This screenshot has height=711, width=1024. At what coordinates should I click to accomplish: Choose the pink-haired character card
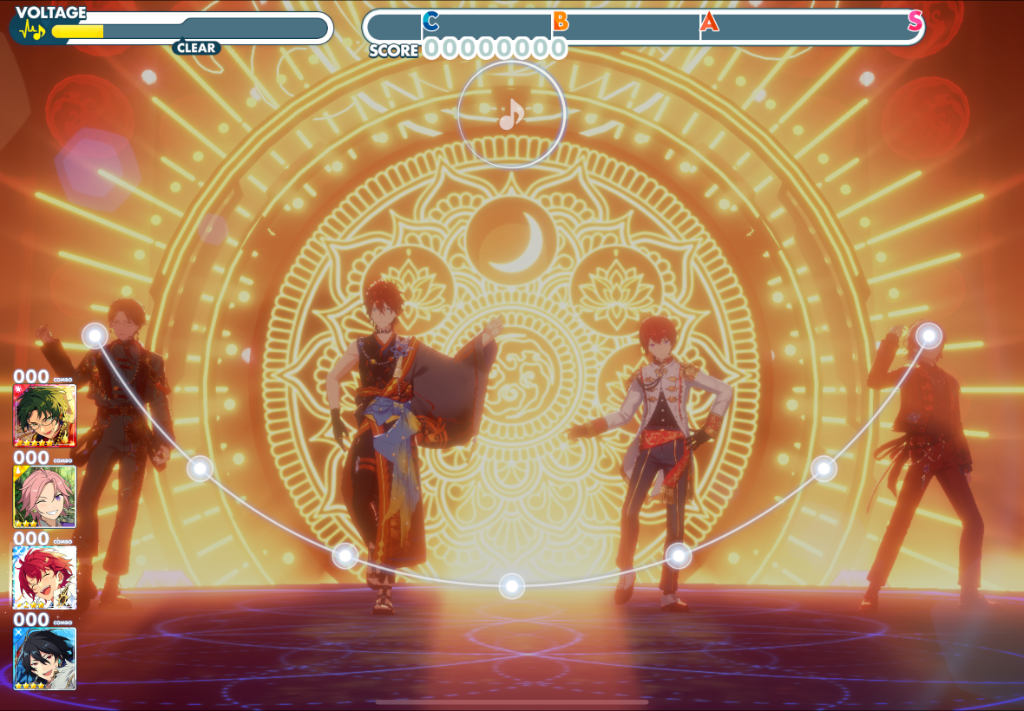tap(44, 496)
